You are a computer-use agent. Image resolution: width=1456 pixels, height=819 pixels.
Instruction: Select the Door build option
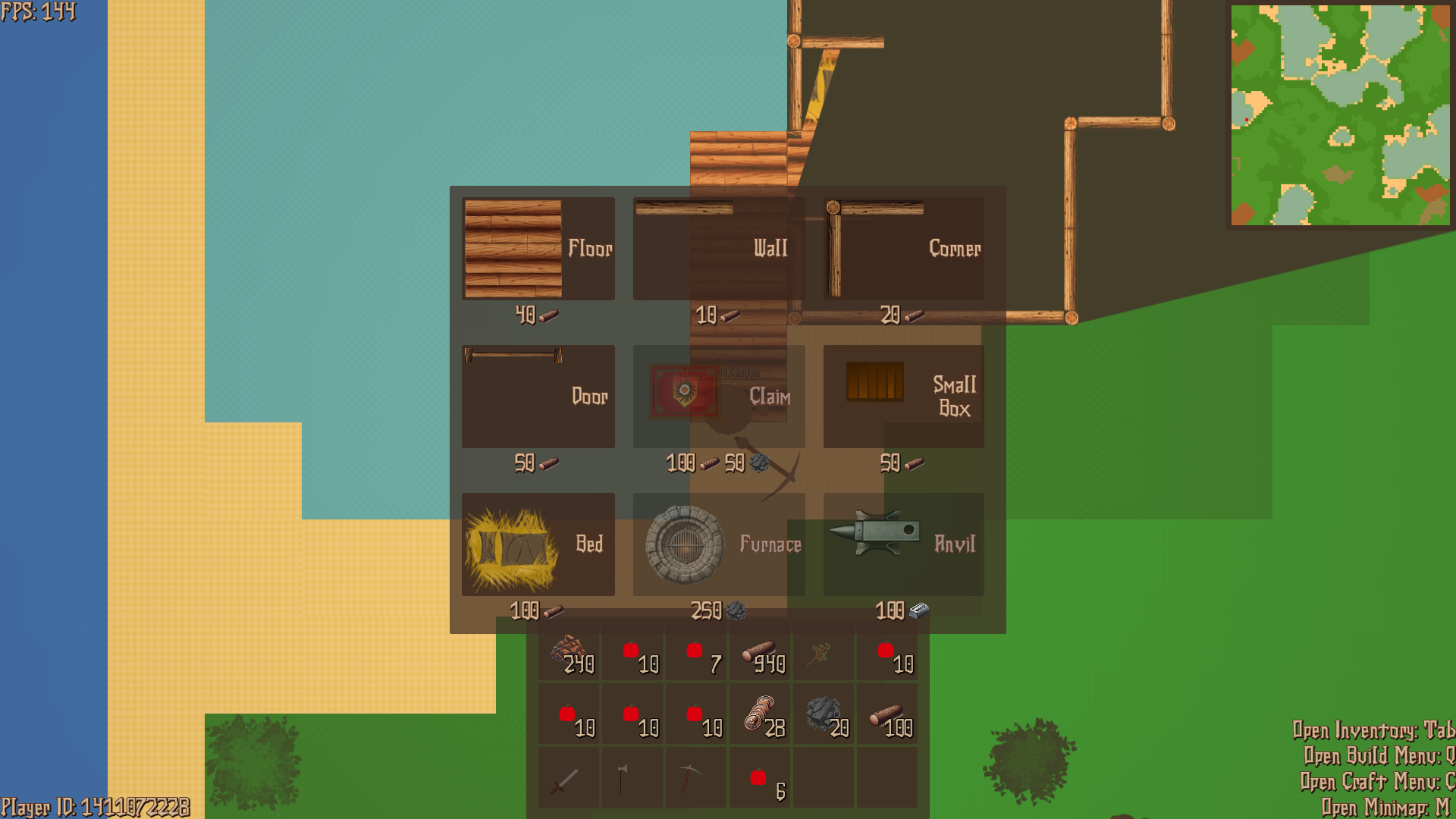(x=537, y=394)
